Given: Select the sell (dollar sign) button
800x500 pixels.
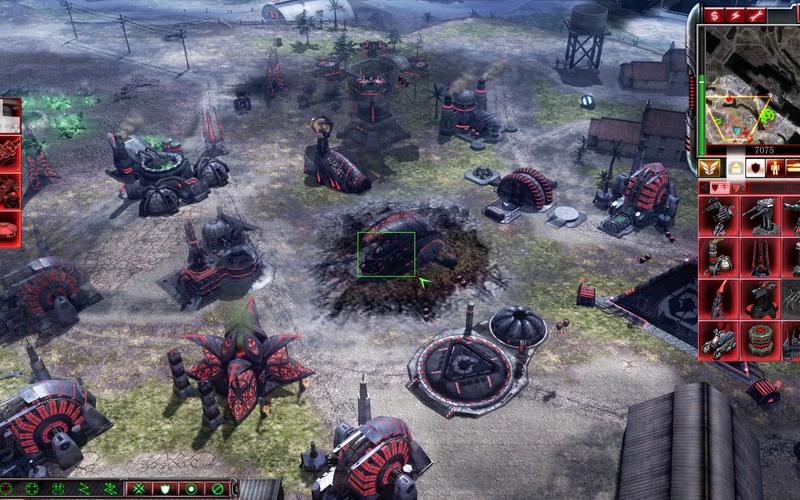Looking at the screenshot, I should [715, 15].
